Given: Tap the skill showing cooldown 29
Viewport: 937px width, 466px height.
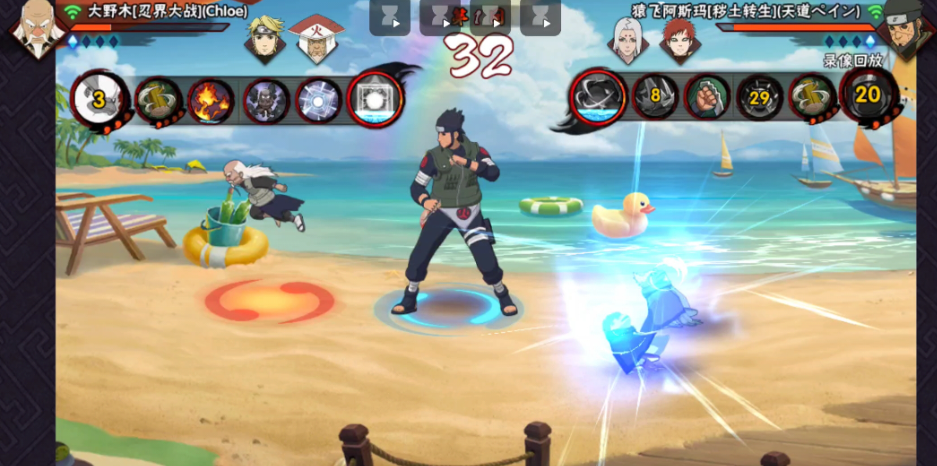Looking at the screenshot, I should click(760, 97).
